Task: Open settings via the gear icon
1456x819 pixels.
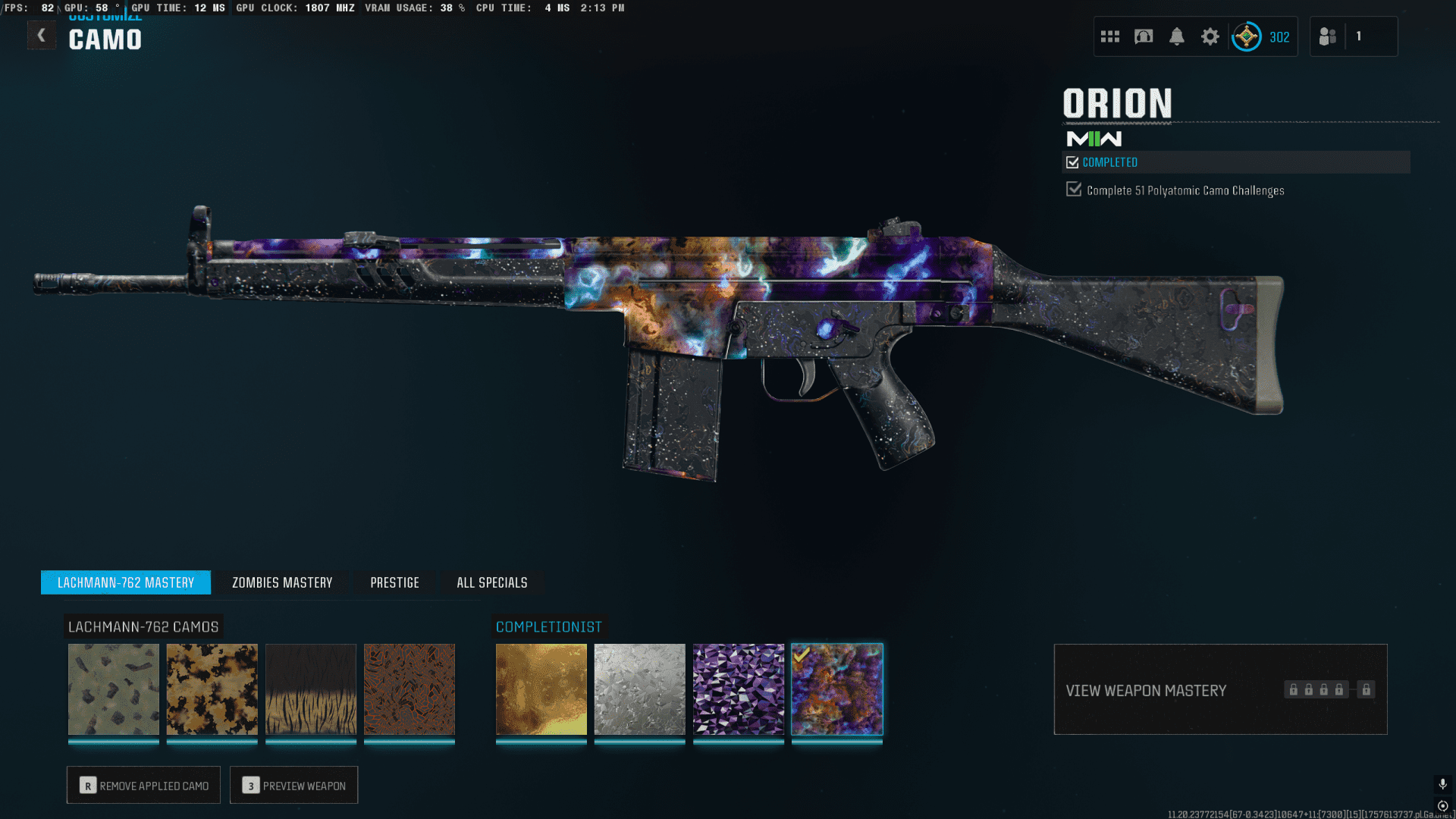Action: click(1210, 36)
